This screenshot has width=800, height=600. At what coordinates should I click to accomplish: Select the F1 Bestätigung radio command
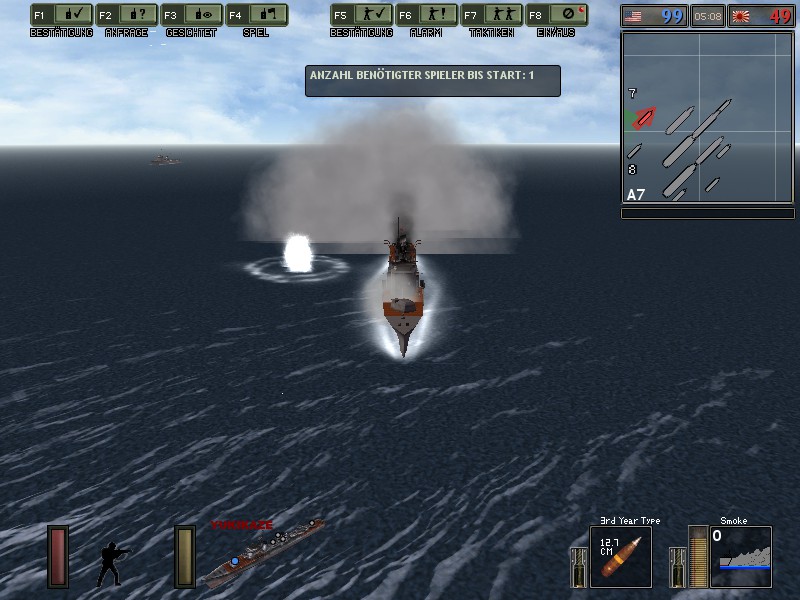(x=60, y=16)
